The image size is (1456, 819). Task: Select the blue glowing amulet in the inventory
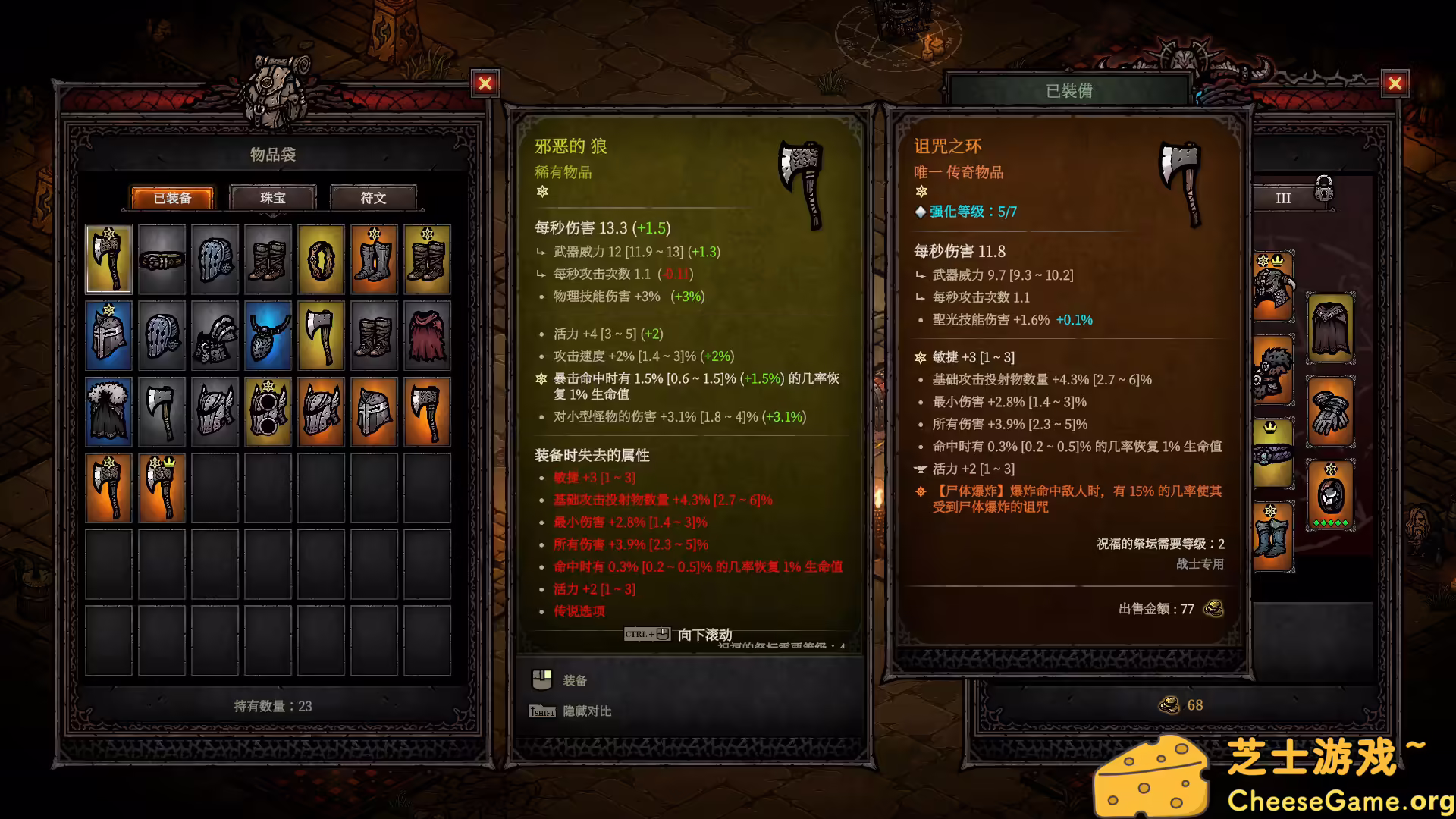click(268, 334)
